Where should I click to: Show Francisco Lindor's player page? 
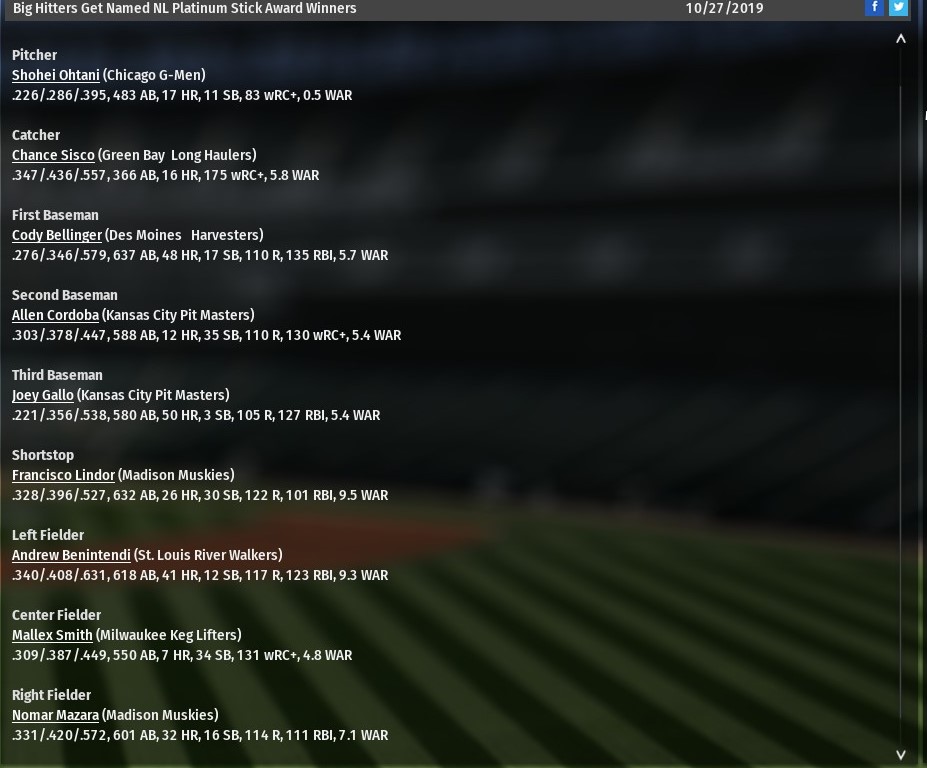(63, 475)
